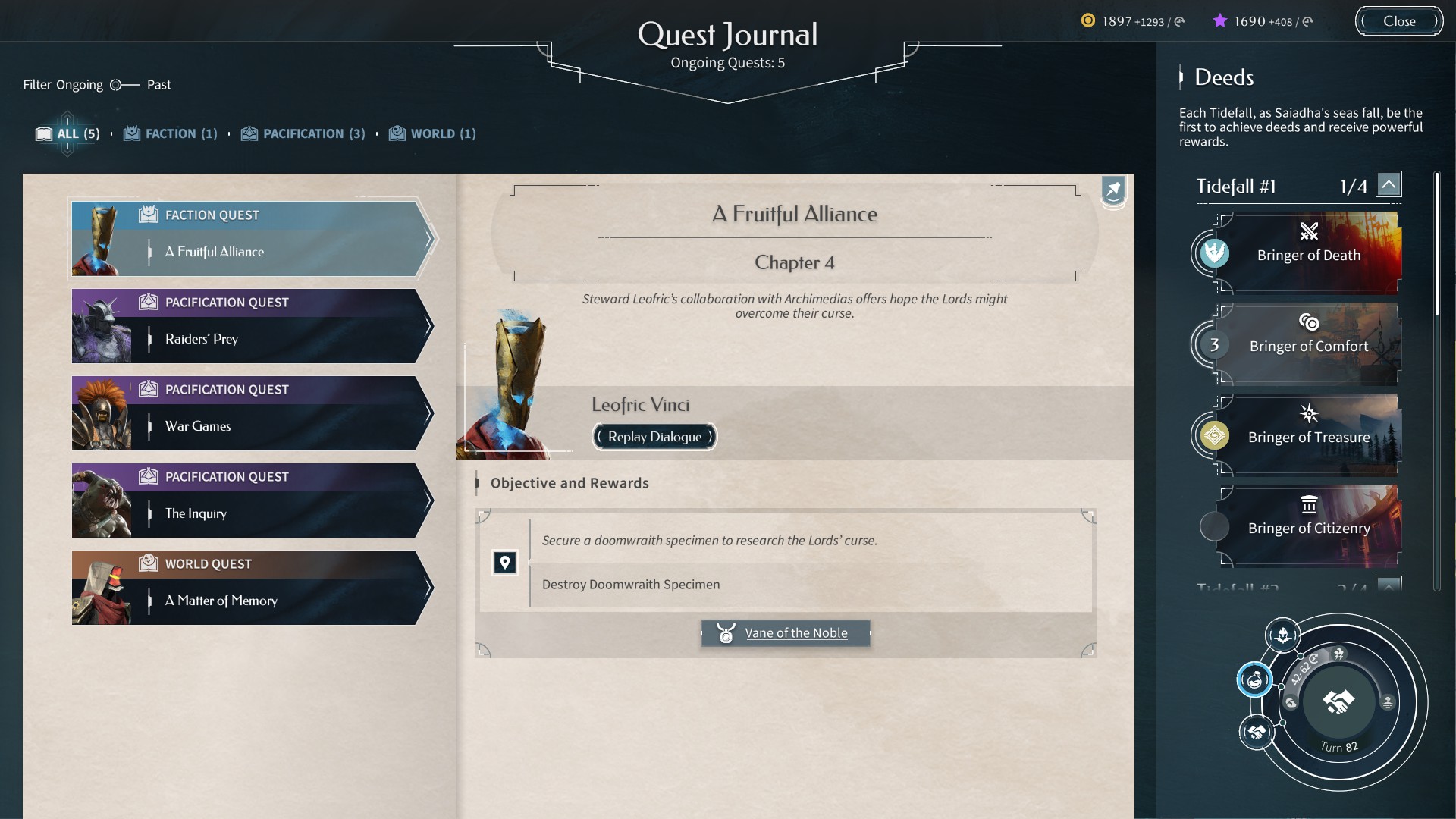Click the purple star icon in the top bar

[x=1220, y=21]
